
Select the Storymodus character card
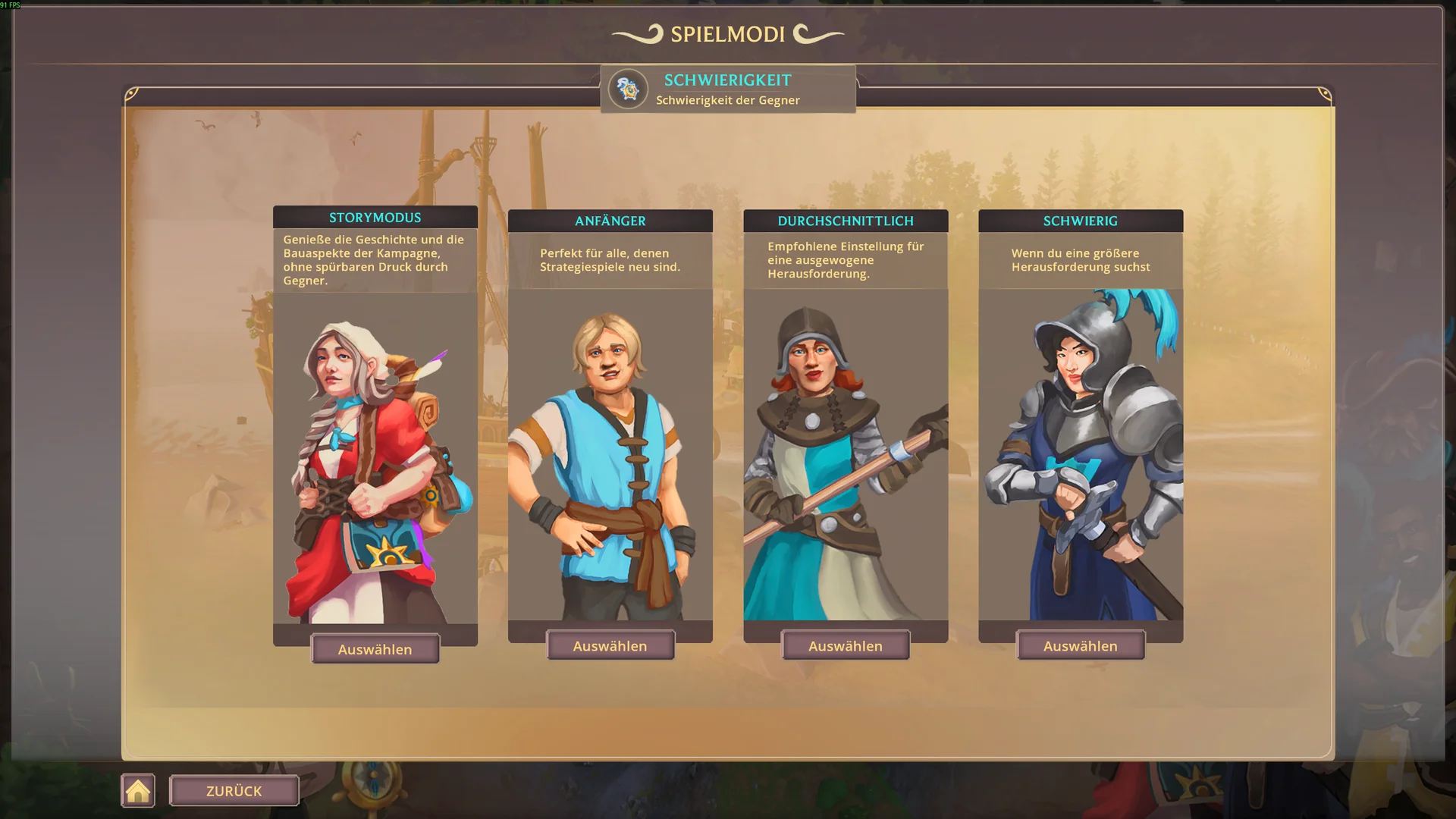coord(375,455)
